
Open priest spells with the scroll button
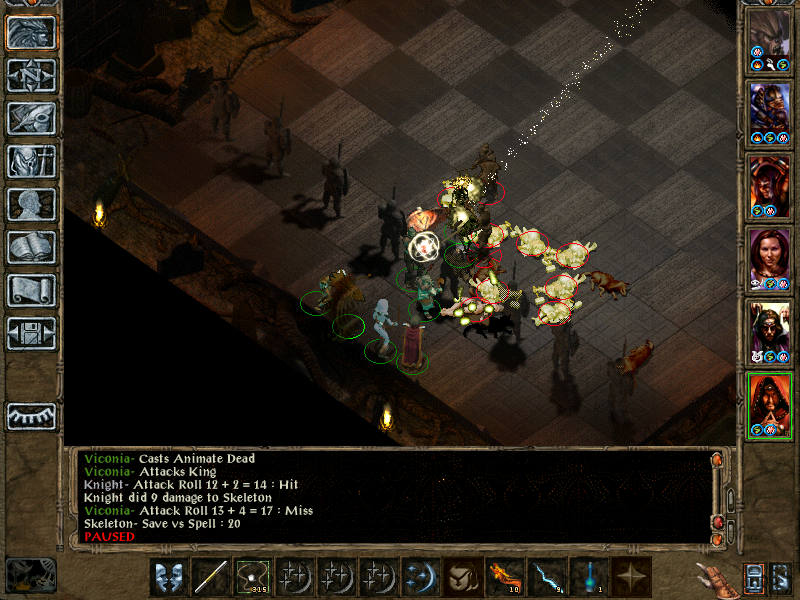pos(31,290)
